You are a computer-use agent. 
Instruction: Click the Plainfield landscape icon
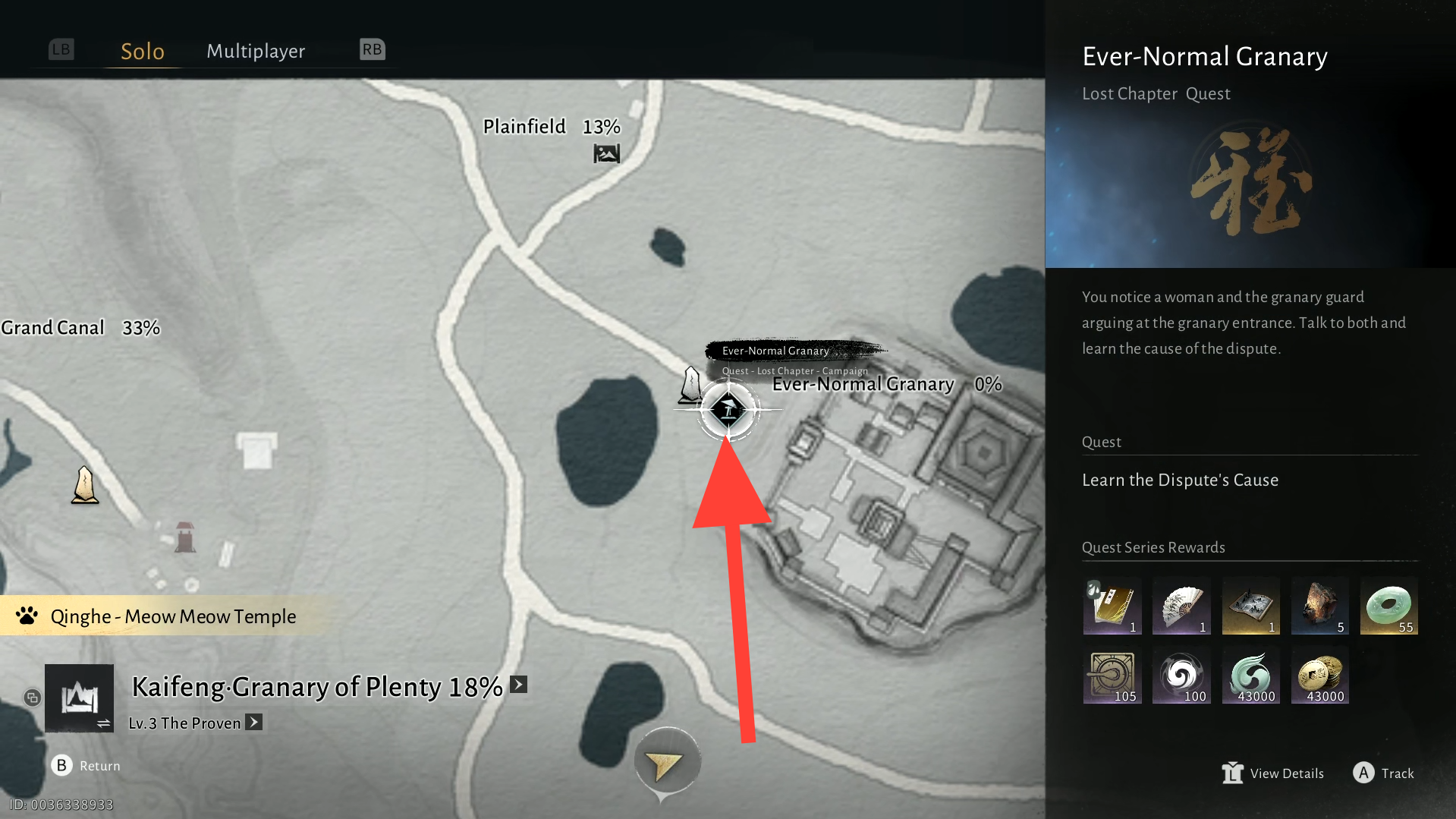(606, 154)
